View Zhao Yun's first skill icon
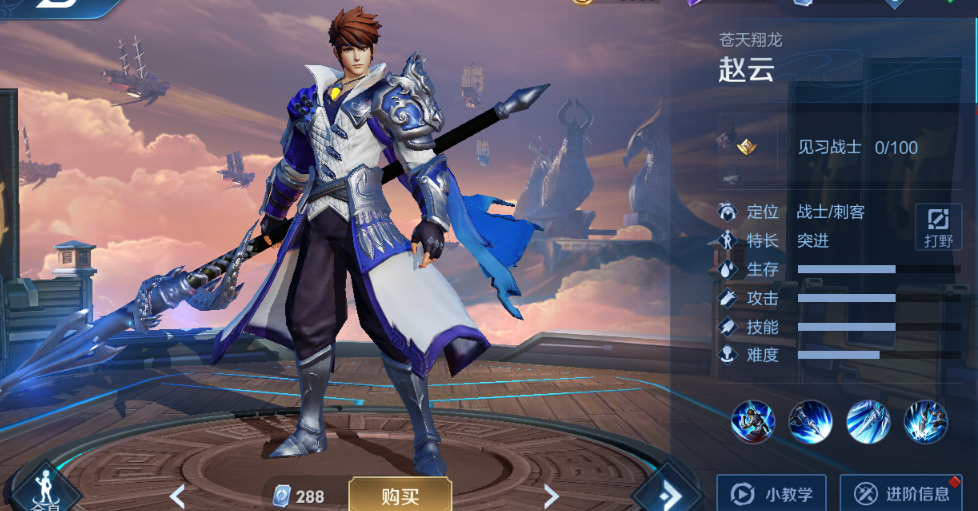Viewport: 978px width, 511px height. tap(752, 421)
